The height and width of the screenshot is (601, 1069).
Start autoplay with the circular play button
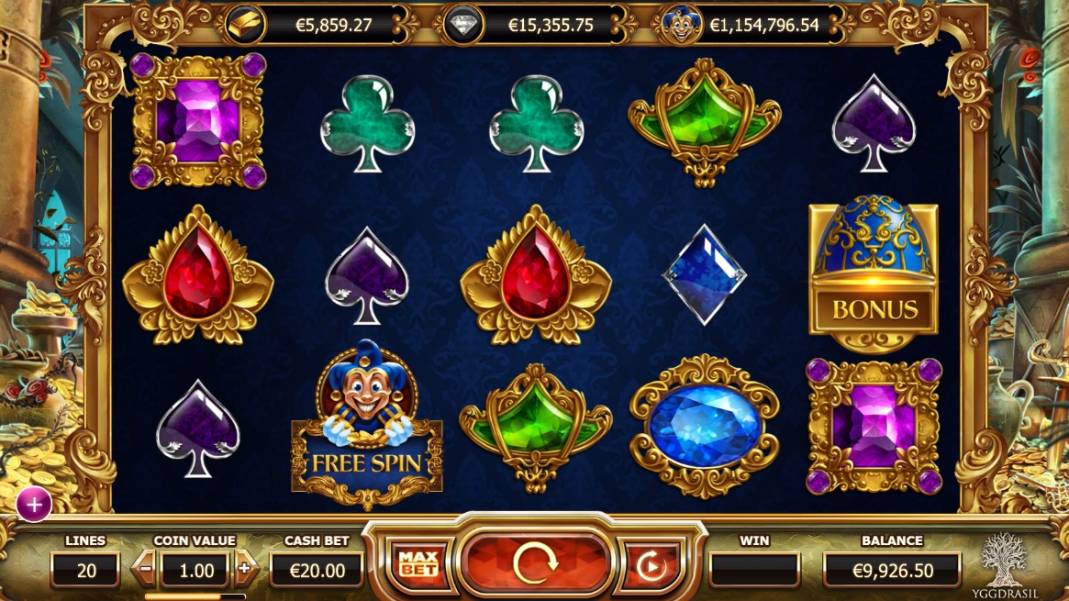[650, 567]
